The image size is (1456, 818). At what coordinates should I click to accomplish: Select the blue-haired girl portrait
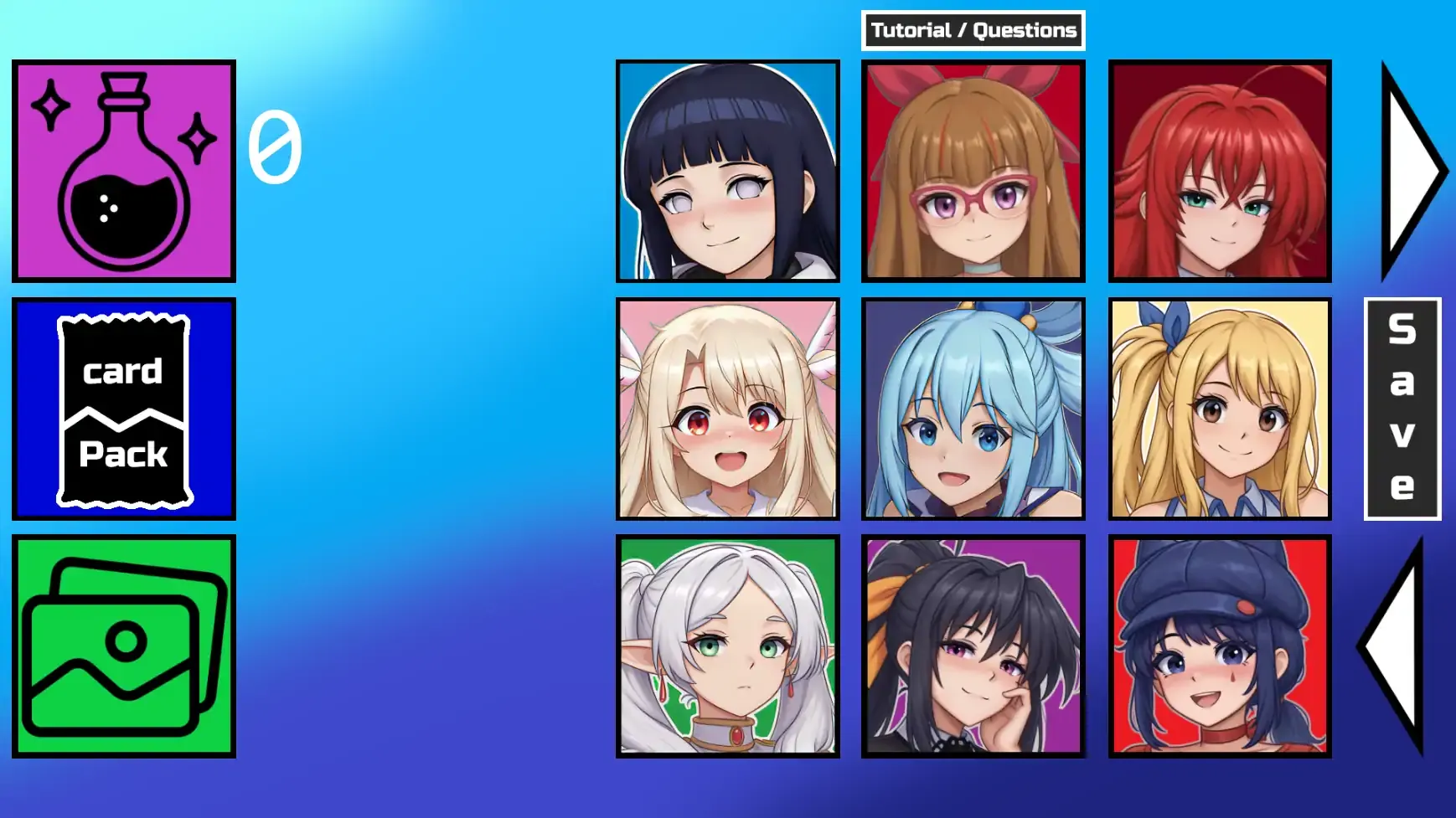pos(972,410)
